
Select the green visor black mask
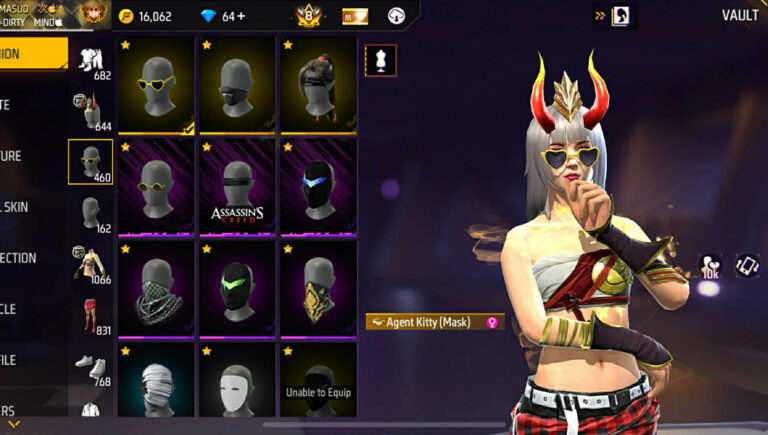[x=237, y=288]
